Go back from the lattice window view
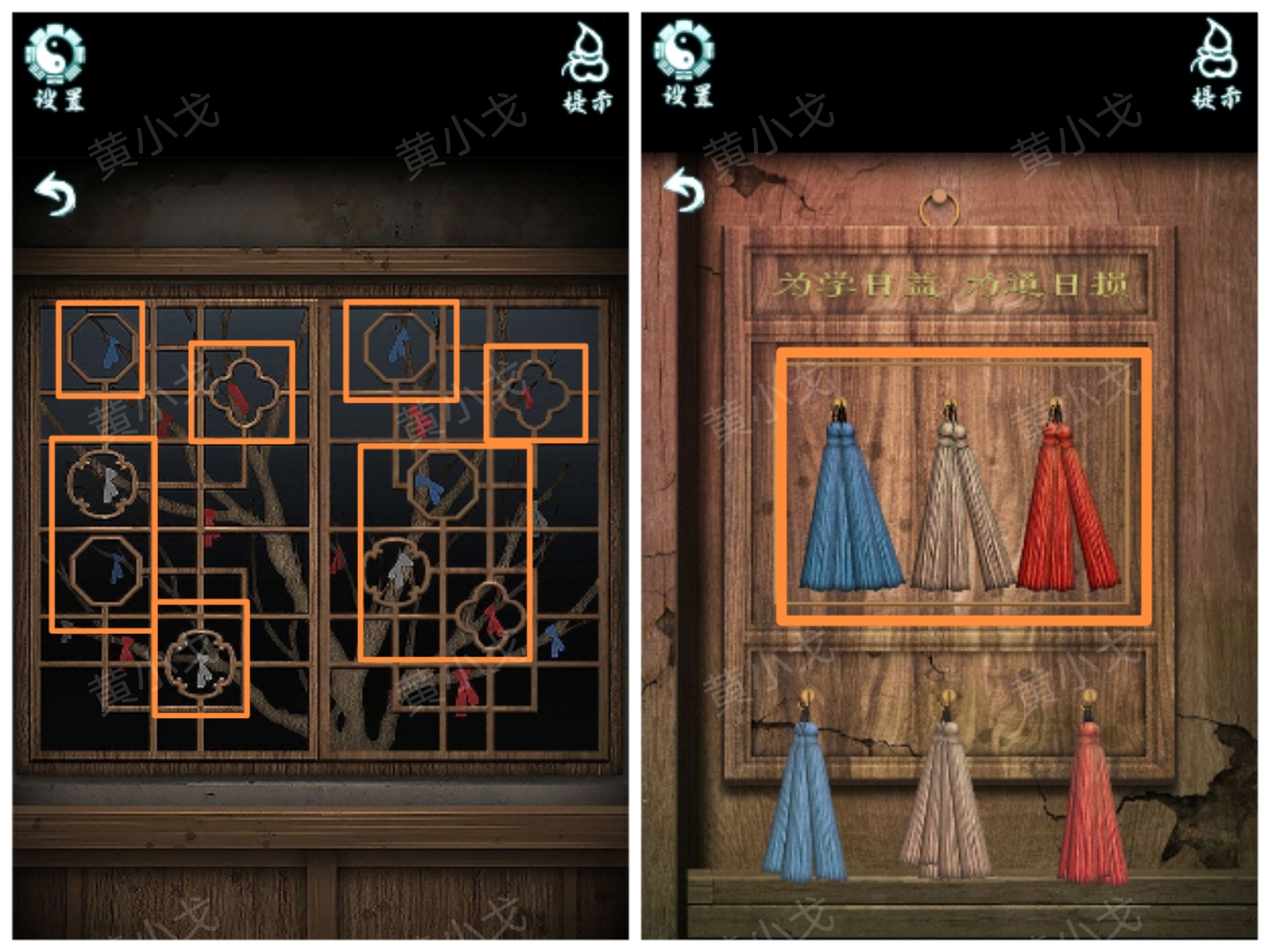Screen dimensions: 1270x952 tap(56, 194)
